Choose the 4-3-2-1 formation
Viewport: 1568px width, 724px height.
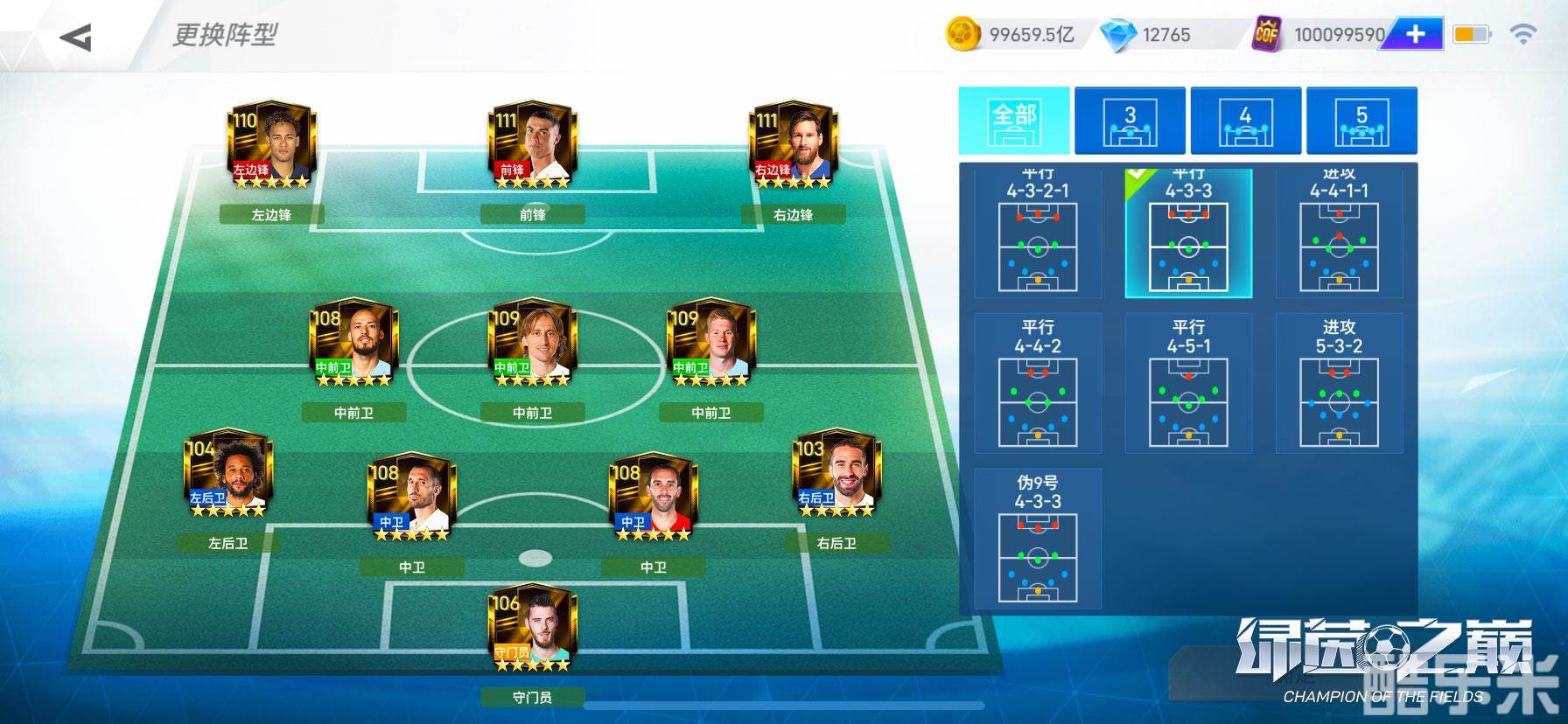pos(1038,234)
